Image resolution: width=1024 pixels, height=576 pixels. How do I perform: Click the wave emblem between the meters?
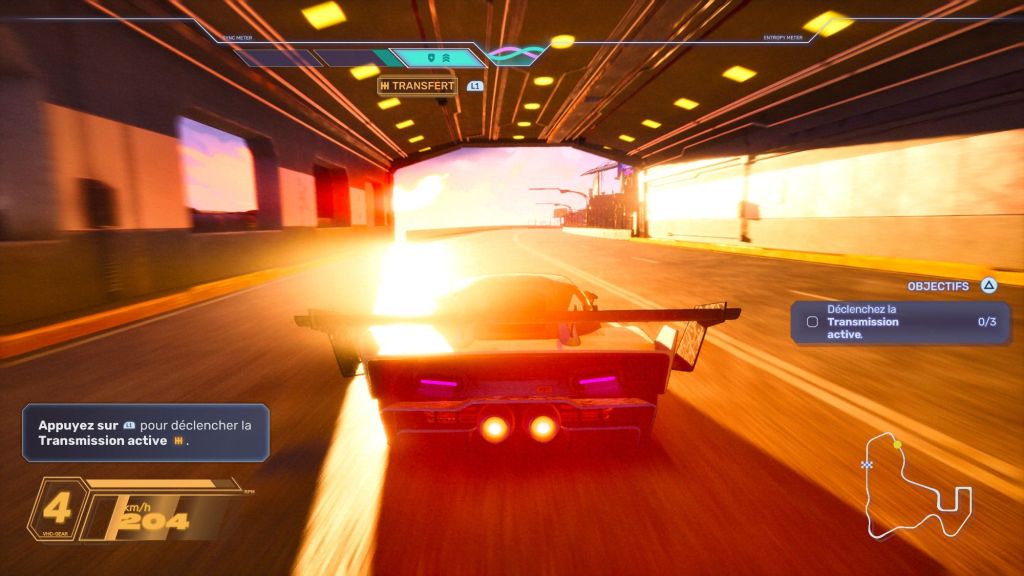[516, 54]
